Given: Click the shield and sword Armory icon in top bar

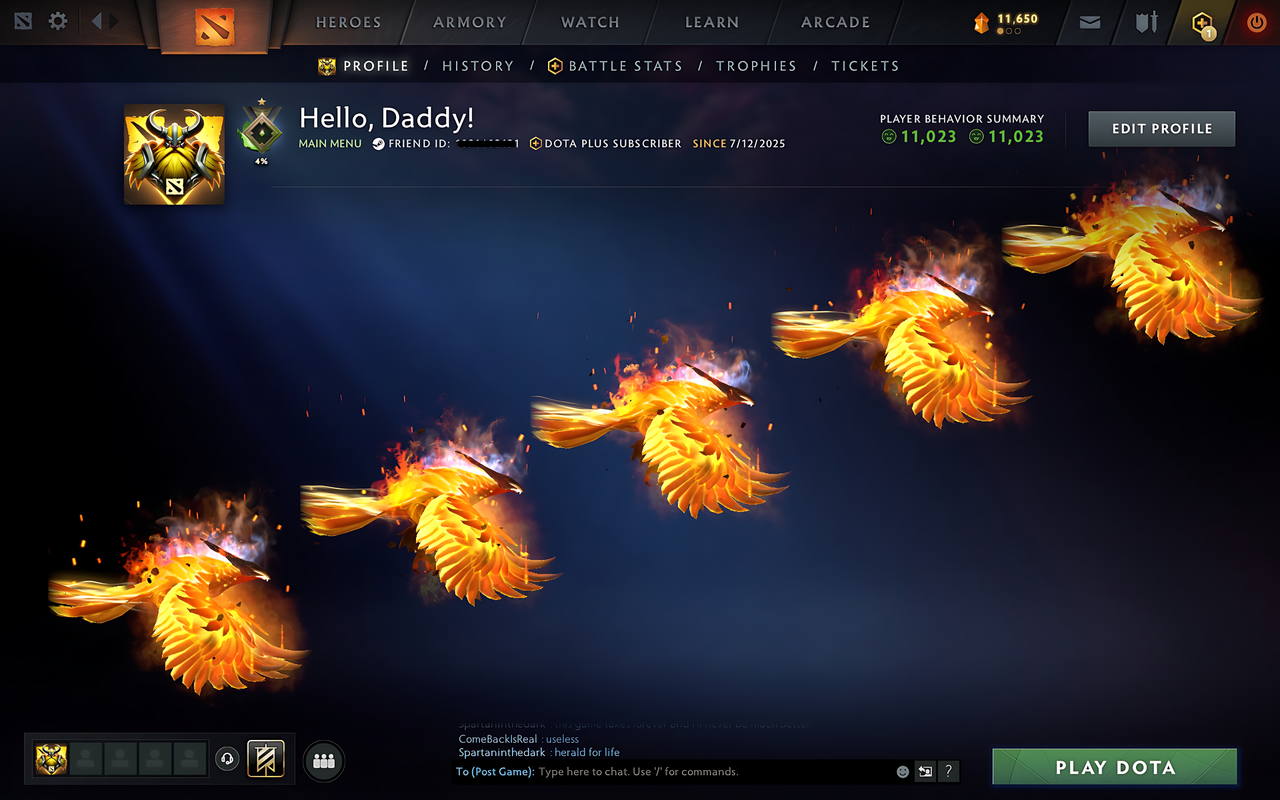Looking at the screenshot, I should coord(1144,21).
